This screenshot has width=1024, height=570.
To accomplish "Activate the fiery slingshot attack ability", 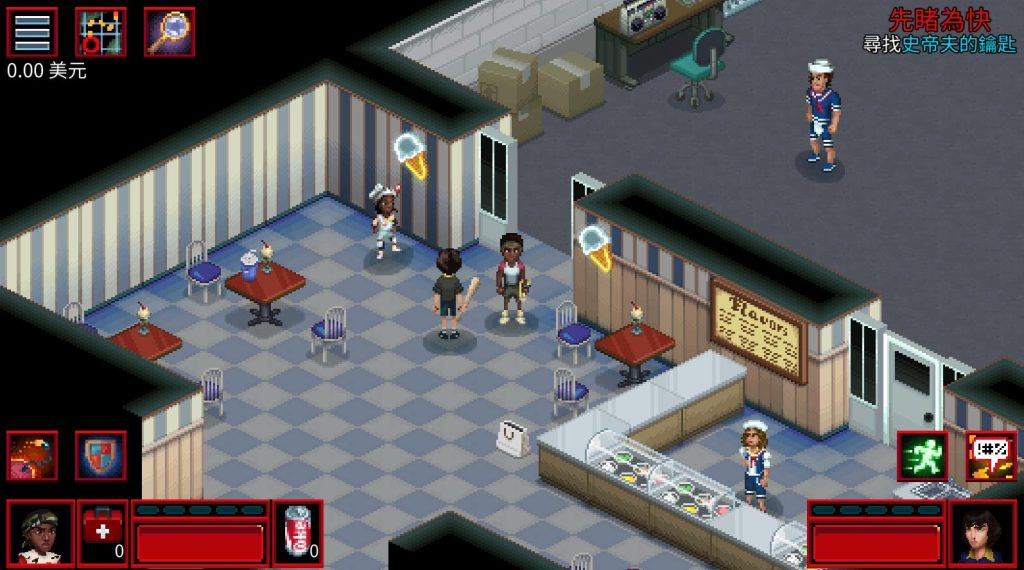I will [x=32, y=456].
